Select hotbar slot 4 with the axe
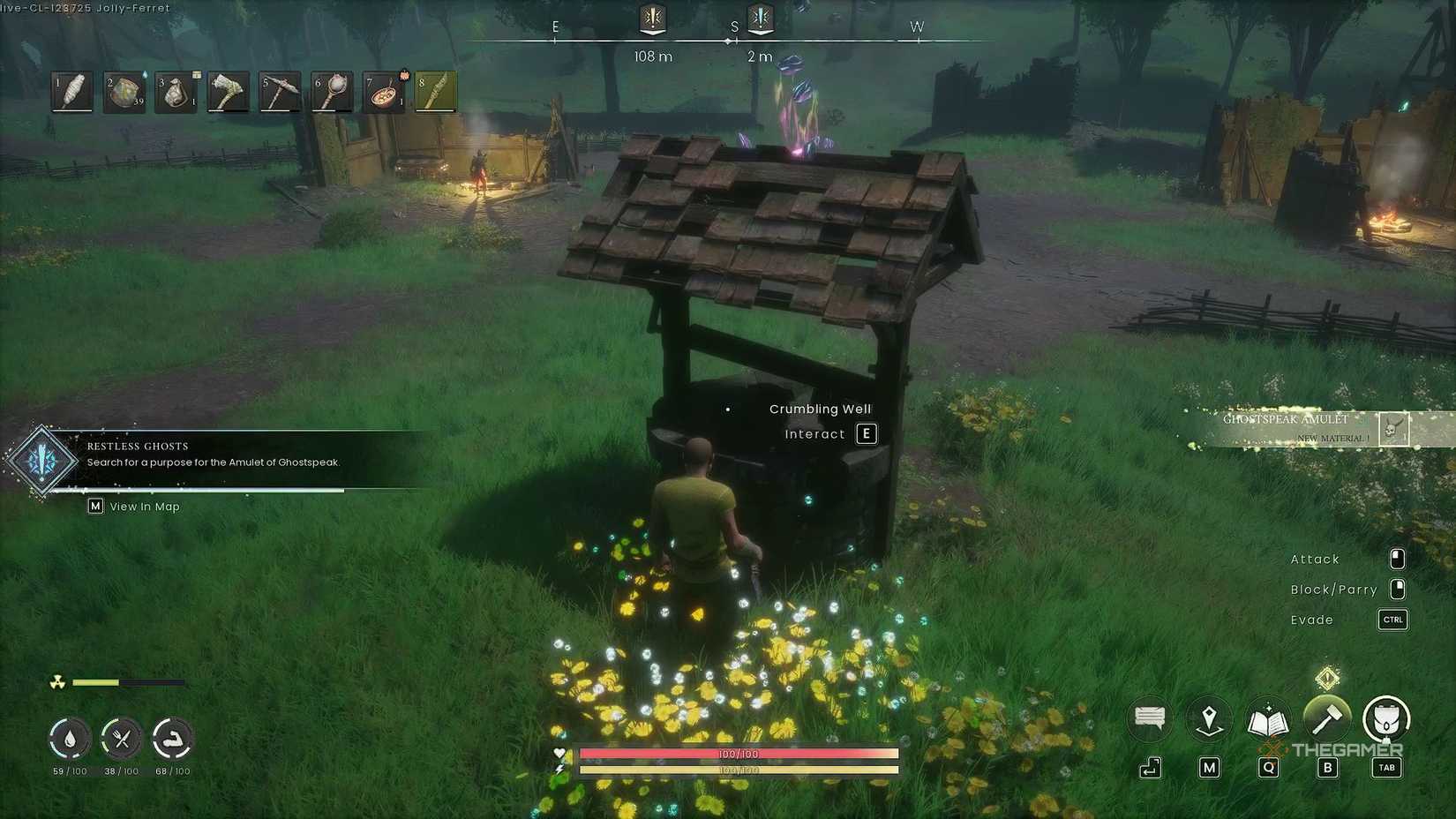The height and width of the screenshot is (819, 1456). tap(227, 90)
